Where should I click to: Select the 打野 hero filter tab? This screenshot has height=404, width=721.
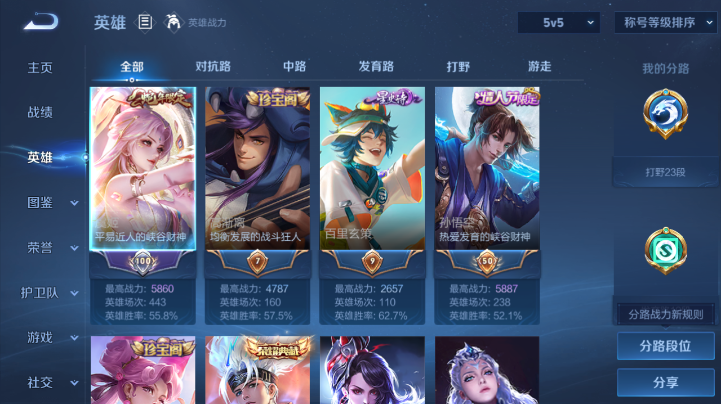pos(458,67)
